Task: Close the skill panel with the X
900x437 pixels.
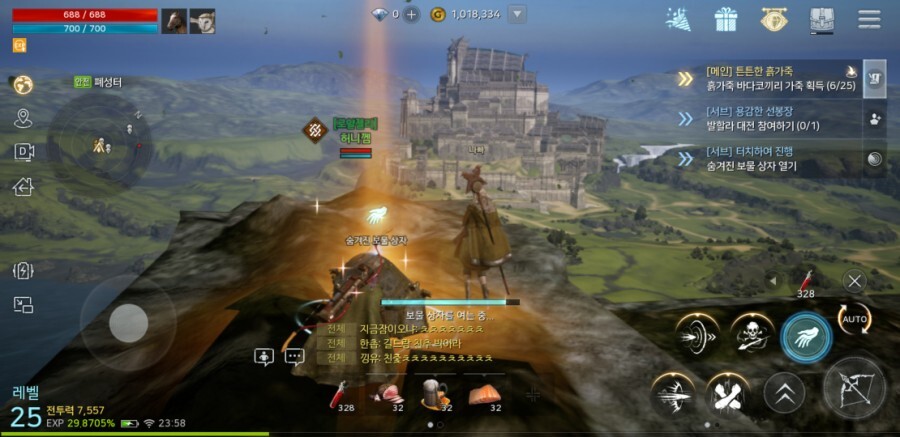Action: [853, 281]
